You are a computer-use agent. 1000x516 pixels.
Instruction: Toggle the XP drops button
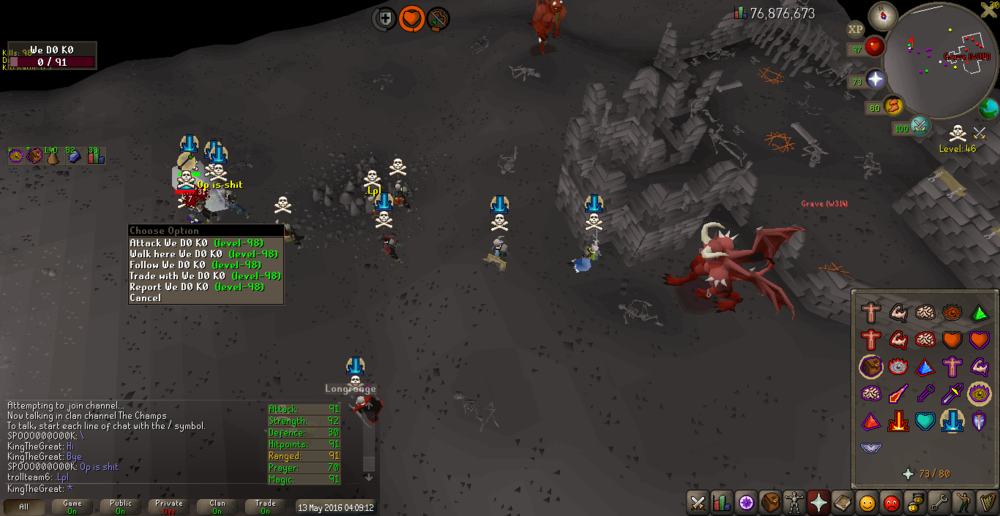856,30
